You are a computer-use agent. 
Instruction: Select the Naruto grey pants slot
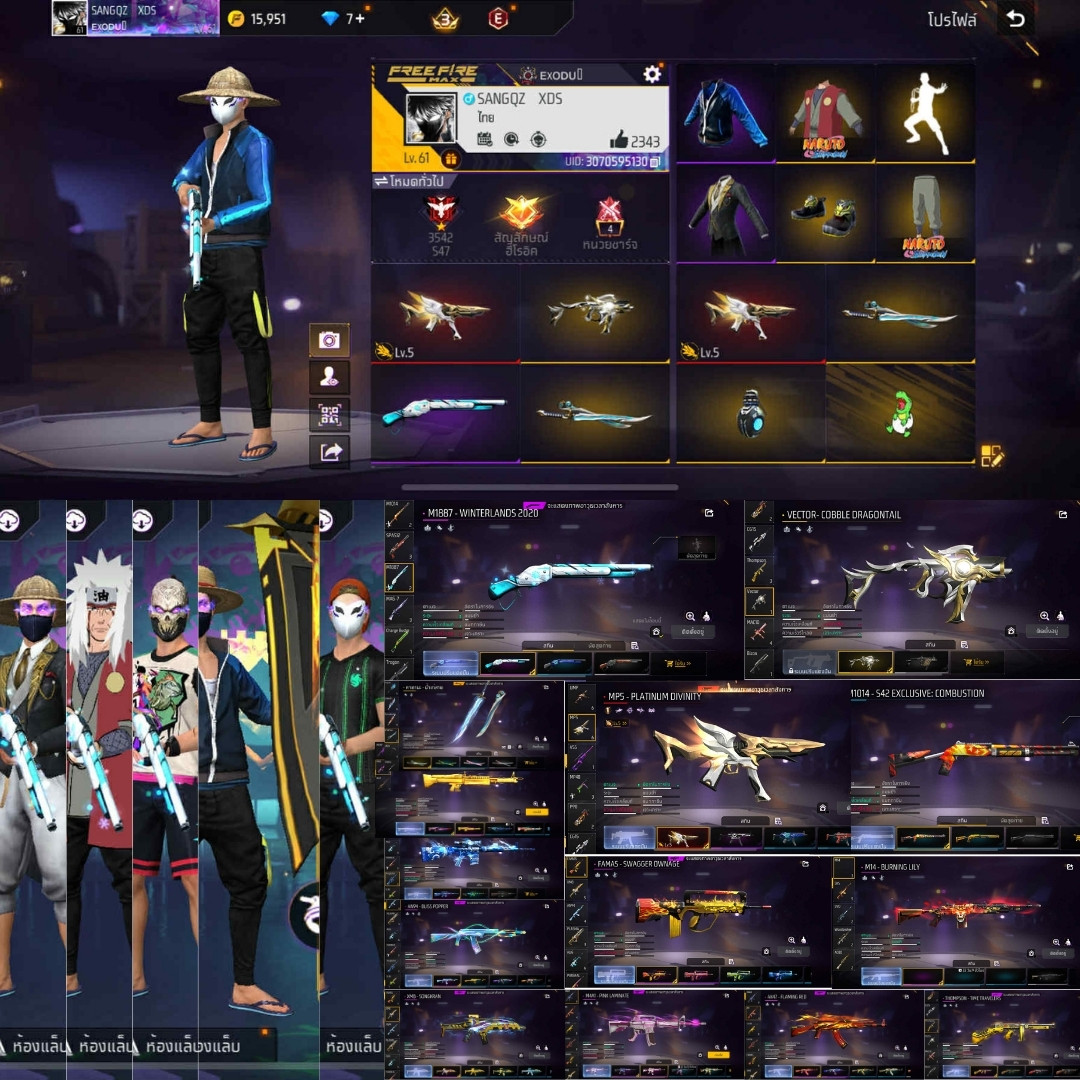[925, 213]
